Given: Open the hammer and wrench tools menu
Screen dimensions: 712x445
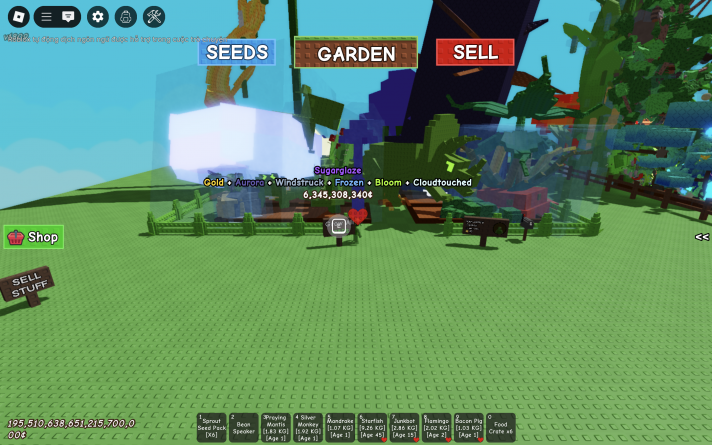Looking at the screenshot, I should (x=154, y=16).
